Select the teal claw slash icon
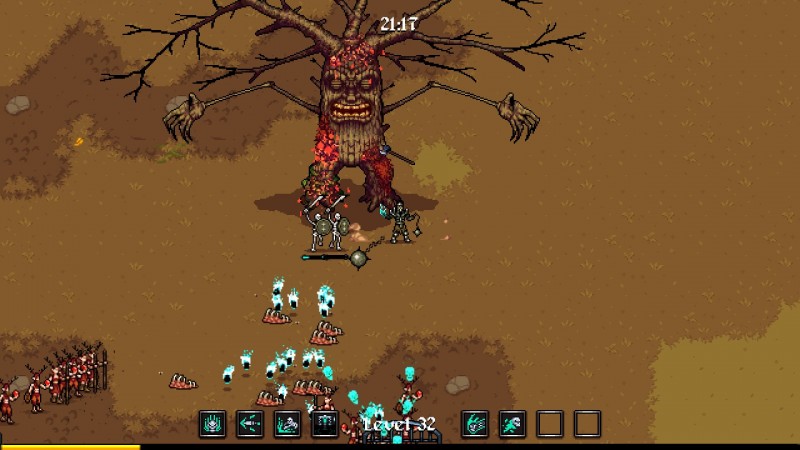The image size is (800, 450). pos(475,424)
